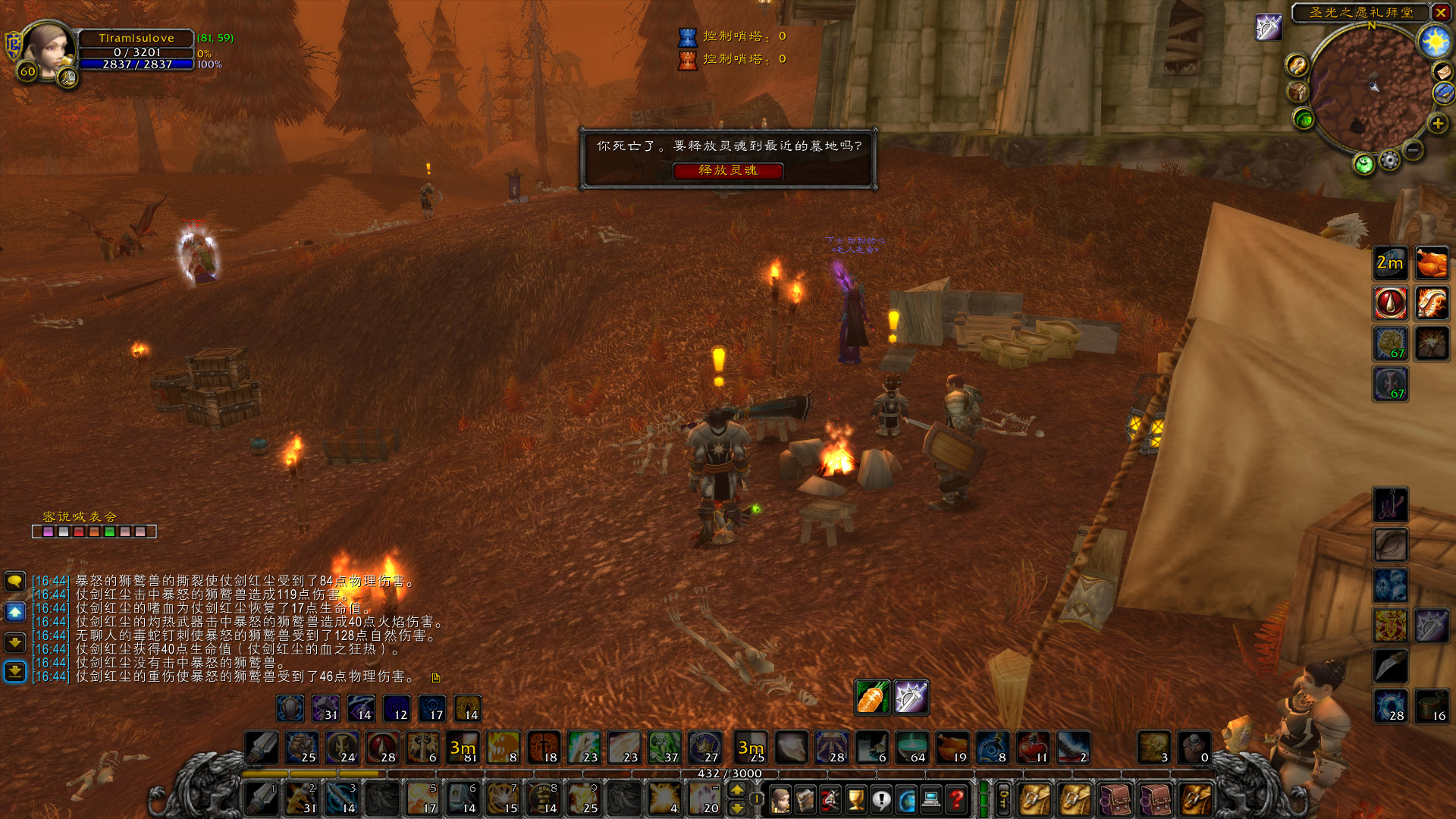This screenshot has width=1456, height=819.
Task: Open addon settings via the gear under the minimap
Action: (1389, 161)
